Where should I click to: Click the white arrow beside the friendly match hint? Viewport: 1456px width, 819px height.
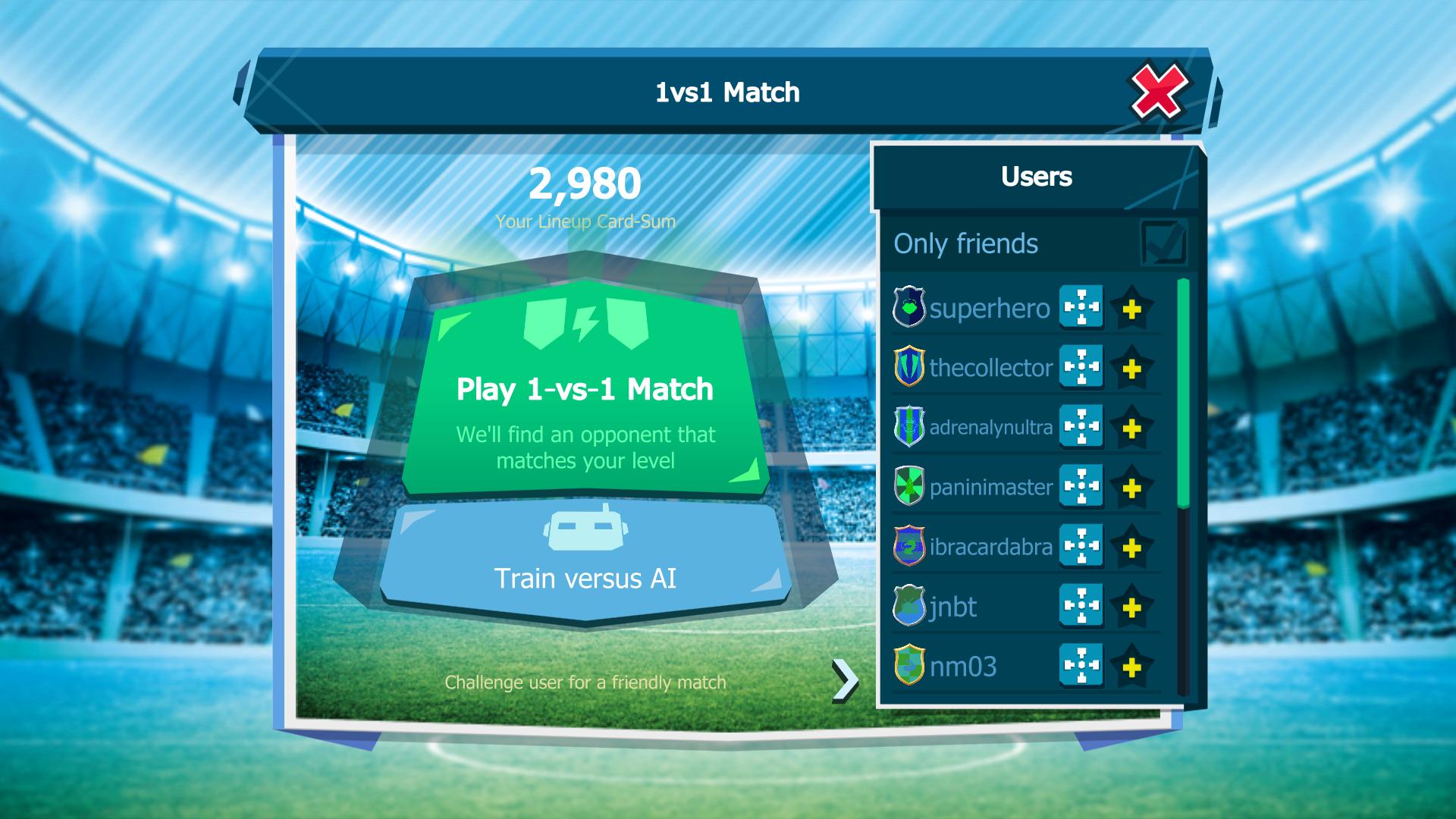(x=844, y=679)
